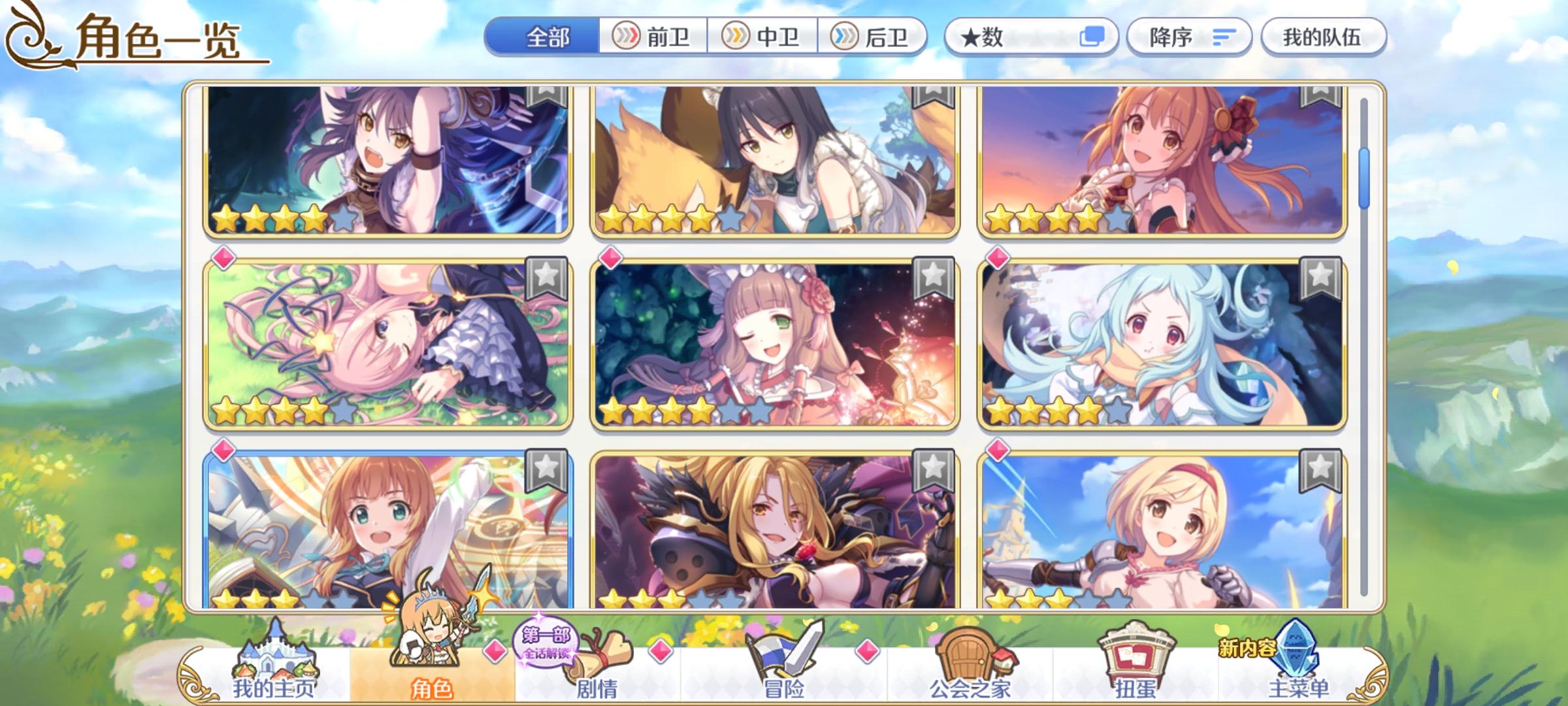The height and width of the screenshot is (706, 1568).
Task: Switch to the 后卫 filter tab
Action: (x=875, y=37)
